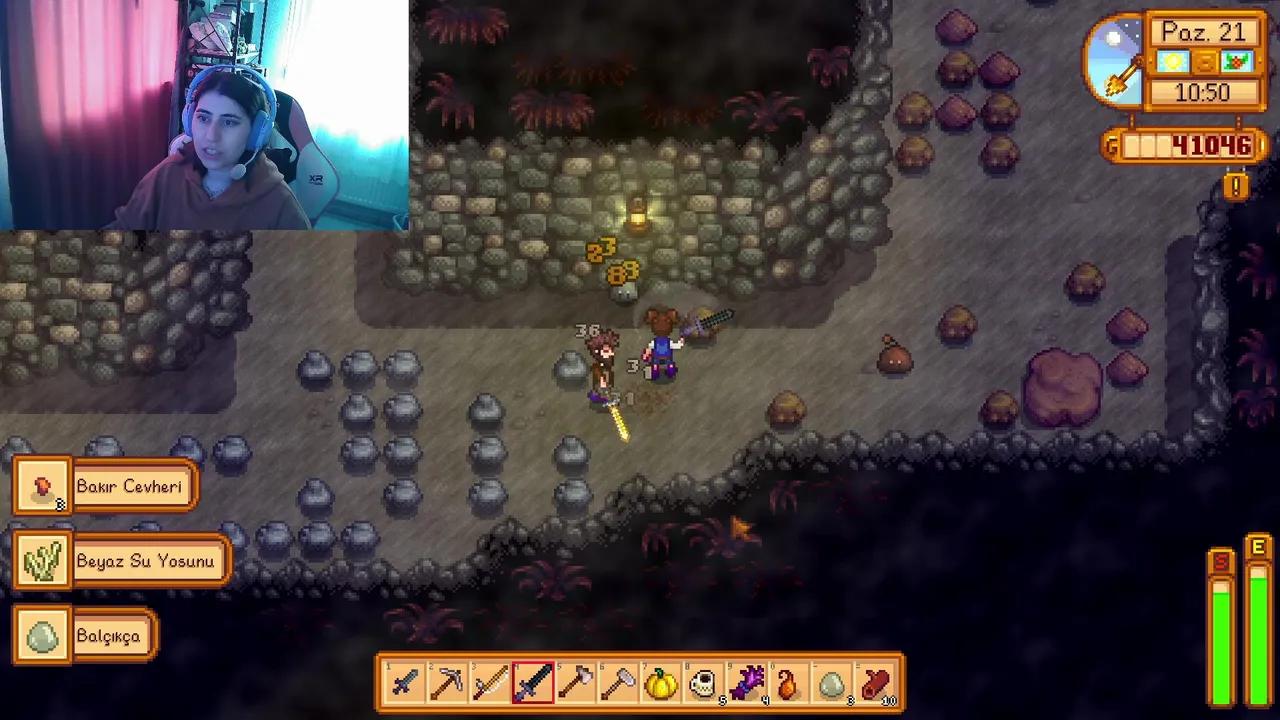Select the pale green egg-shaped item
1280x720 pixels.
(832, 684)
